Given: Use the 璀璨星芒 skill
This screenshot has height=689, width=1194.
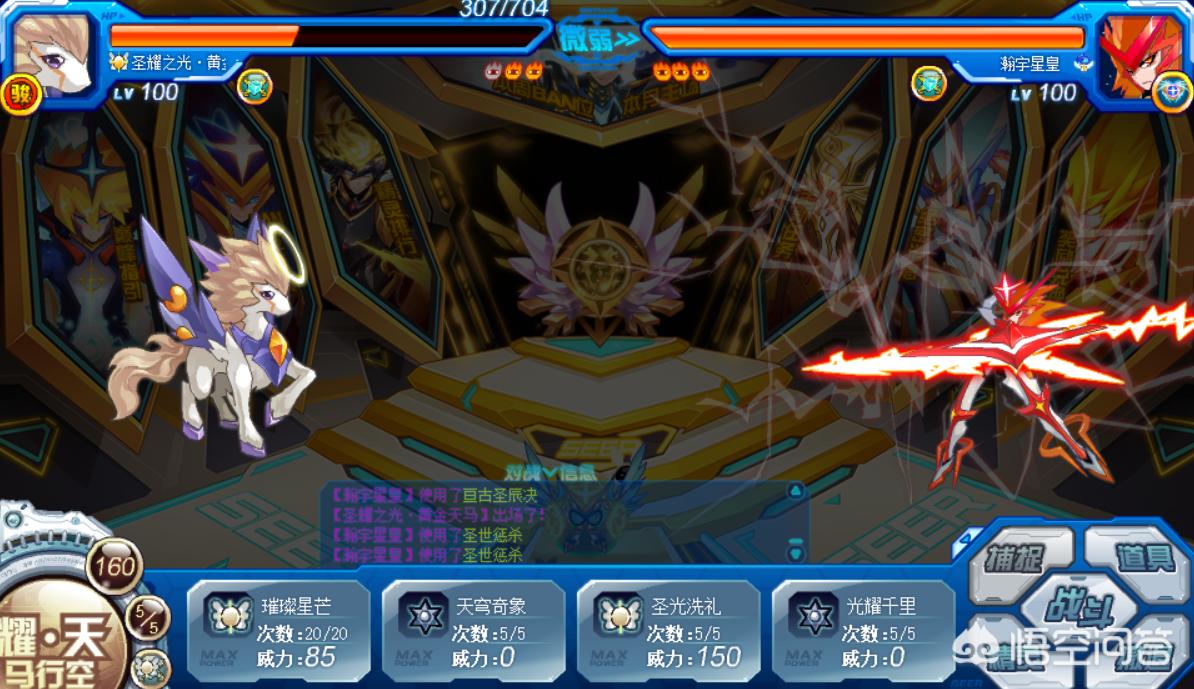Looking at the screenshot, I should 278,631.
